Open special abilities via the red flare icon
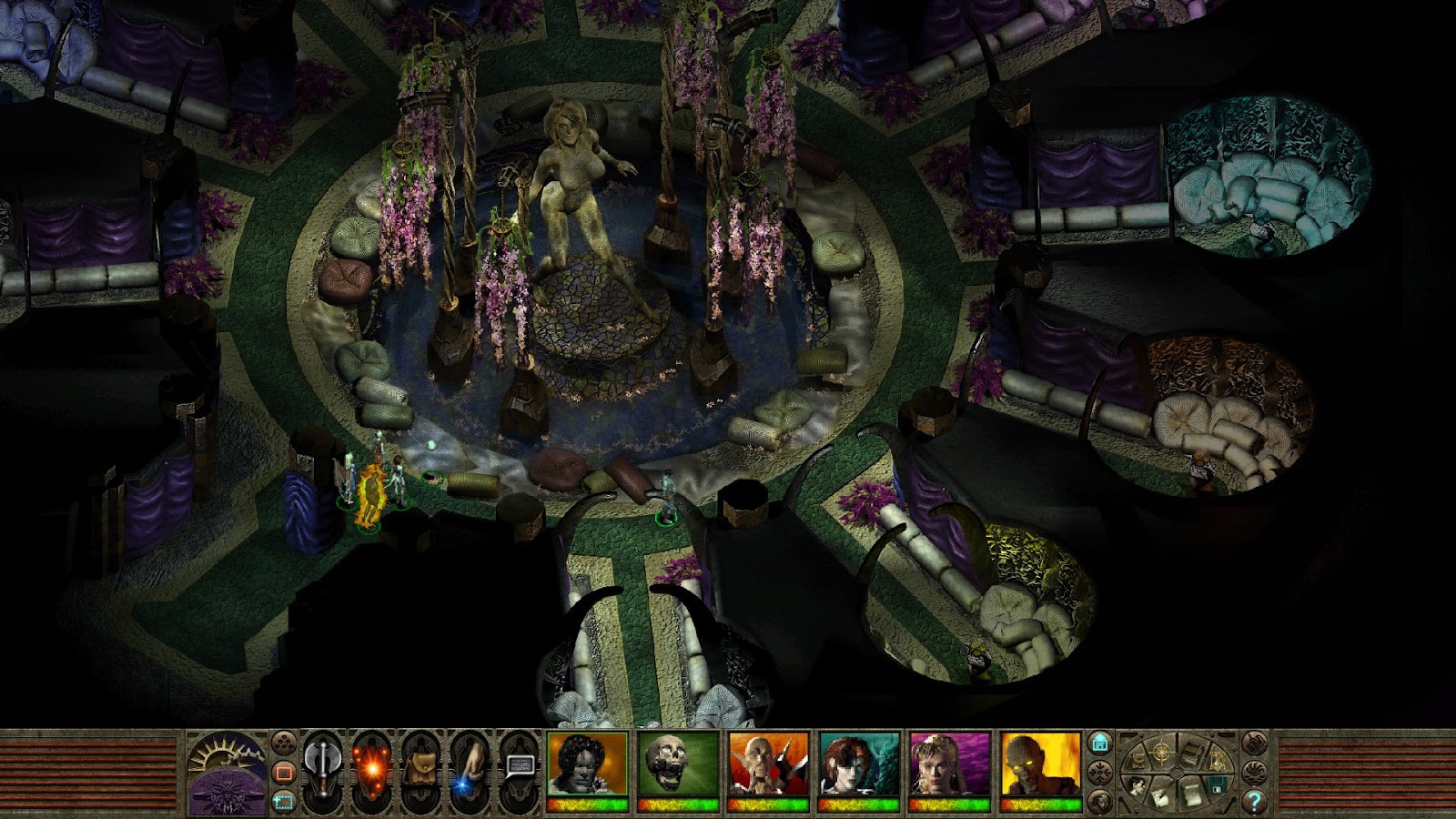Screen dimensions: 1456x819 click(373, 767)
